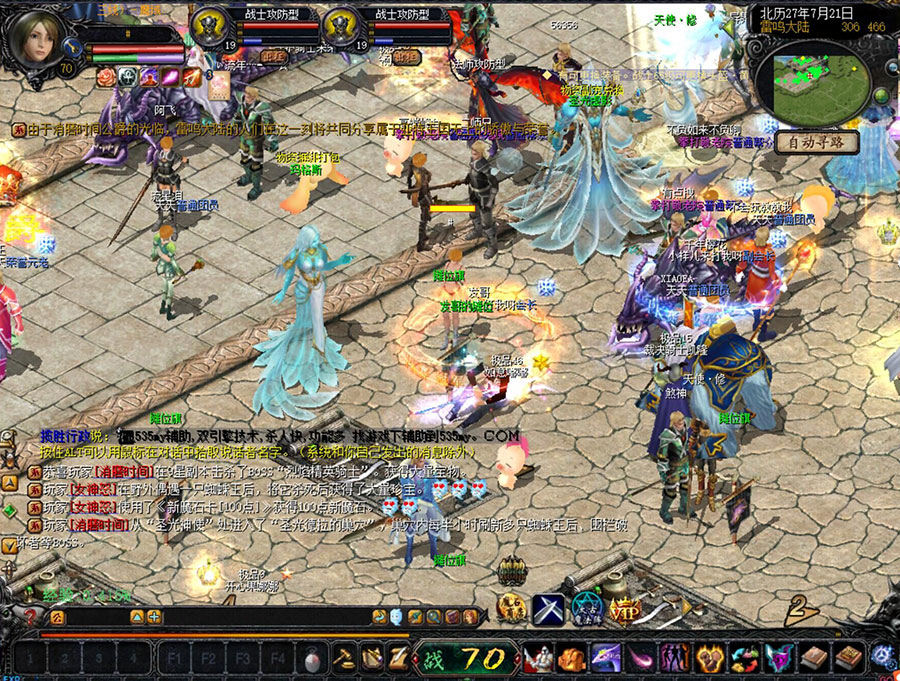Click the 自动寻路 auto-pathfinding button
The height and width of the screenshot is (681, 900).
816,142
